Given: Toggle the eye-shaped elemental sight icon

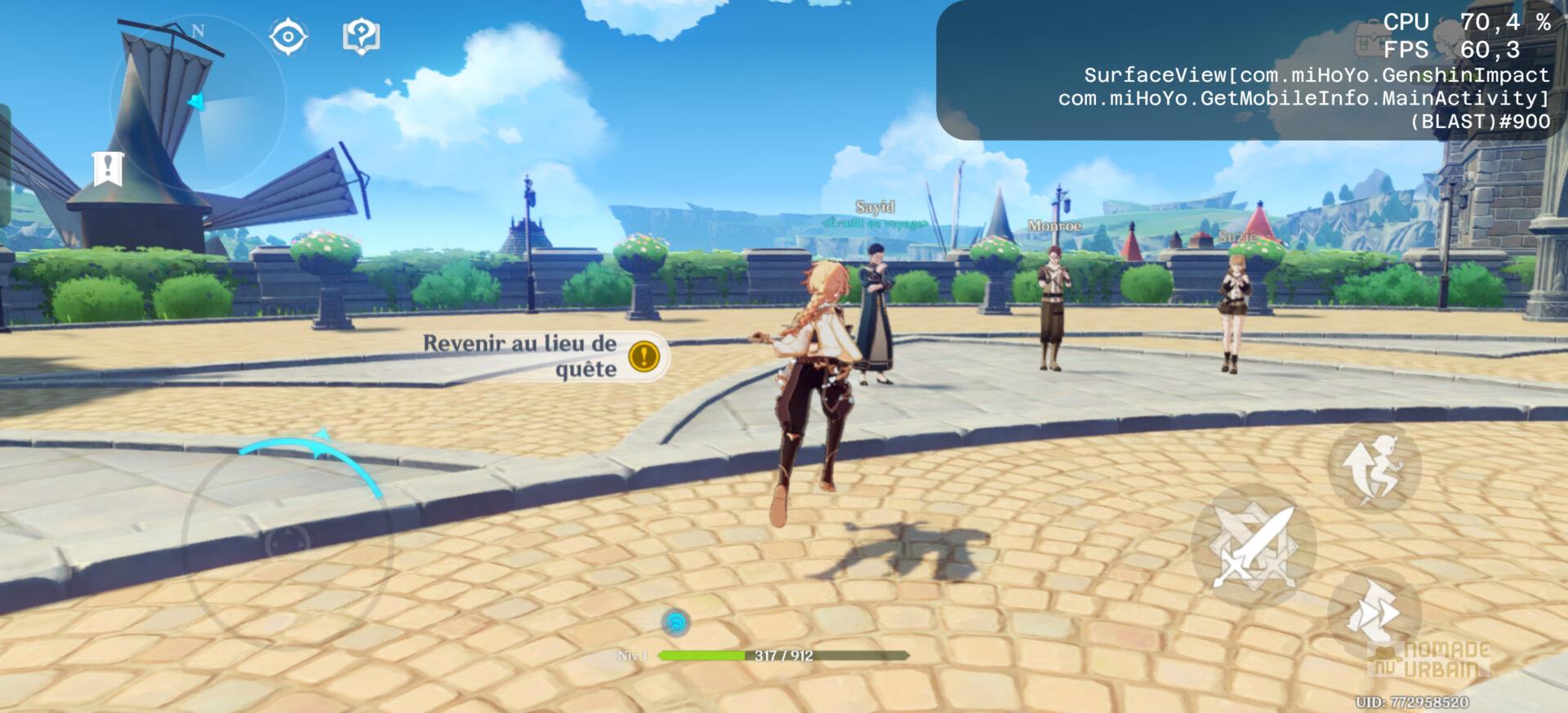Looking at the screenshot, I should point(288,37).
